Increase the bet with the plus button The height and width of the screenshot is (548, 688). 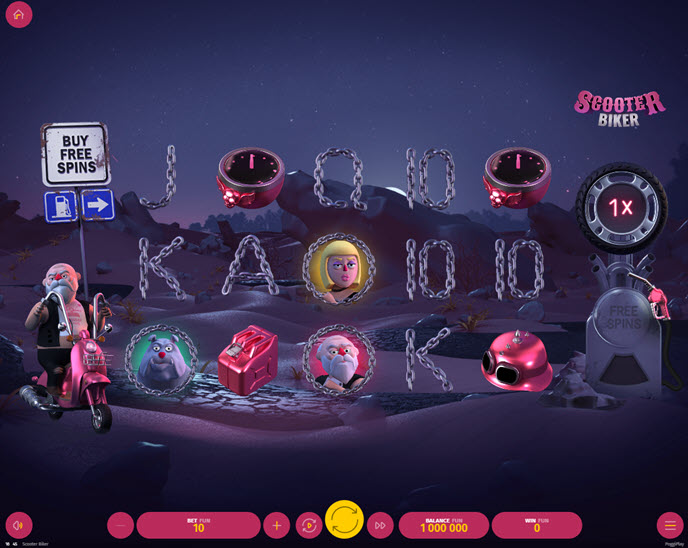(276, 525)
